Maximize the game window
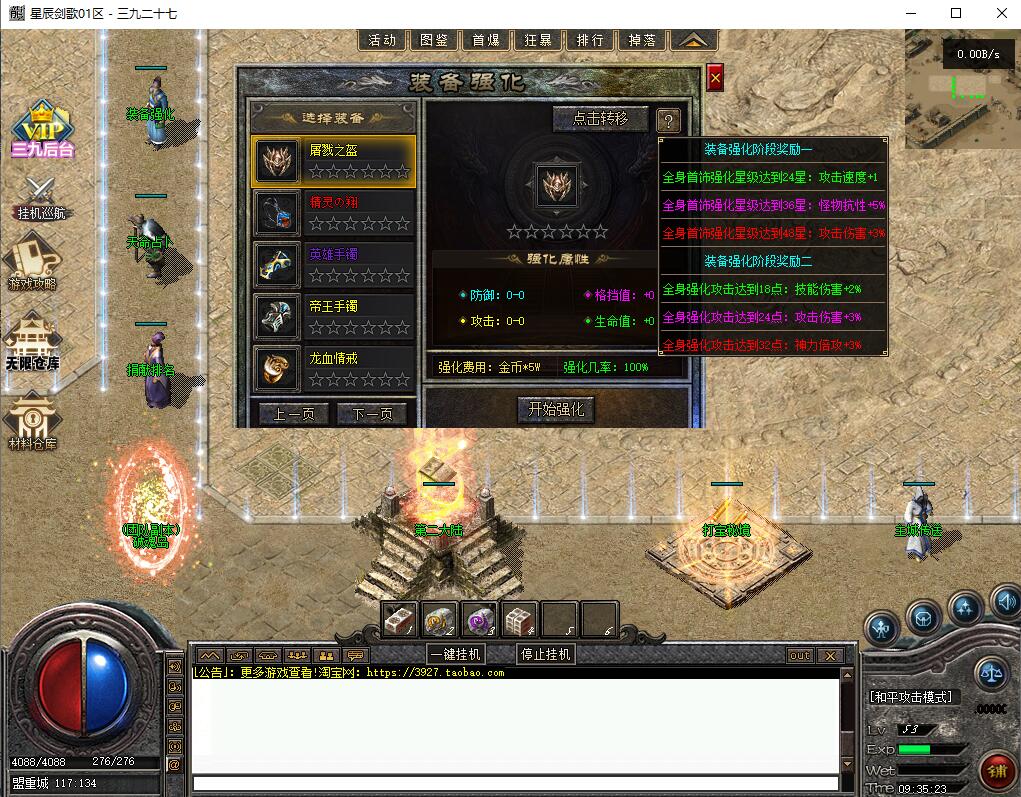This screenshot has height=797, width=1021. pyautogui.click(x=956, y=13)
